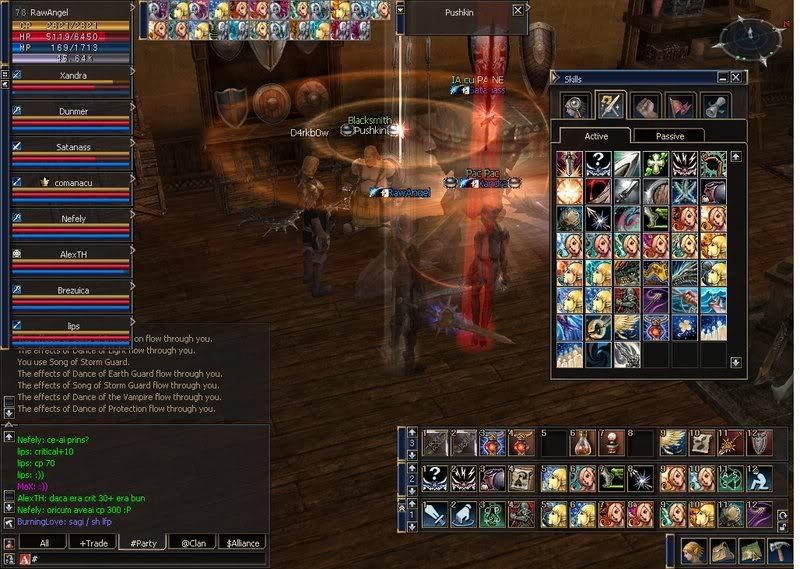Viewport: 800px width, 569px height.
Task: Switch to the +Trade chat tab
Action: [91, 543]
